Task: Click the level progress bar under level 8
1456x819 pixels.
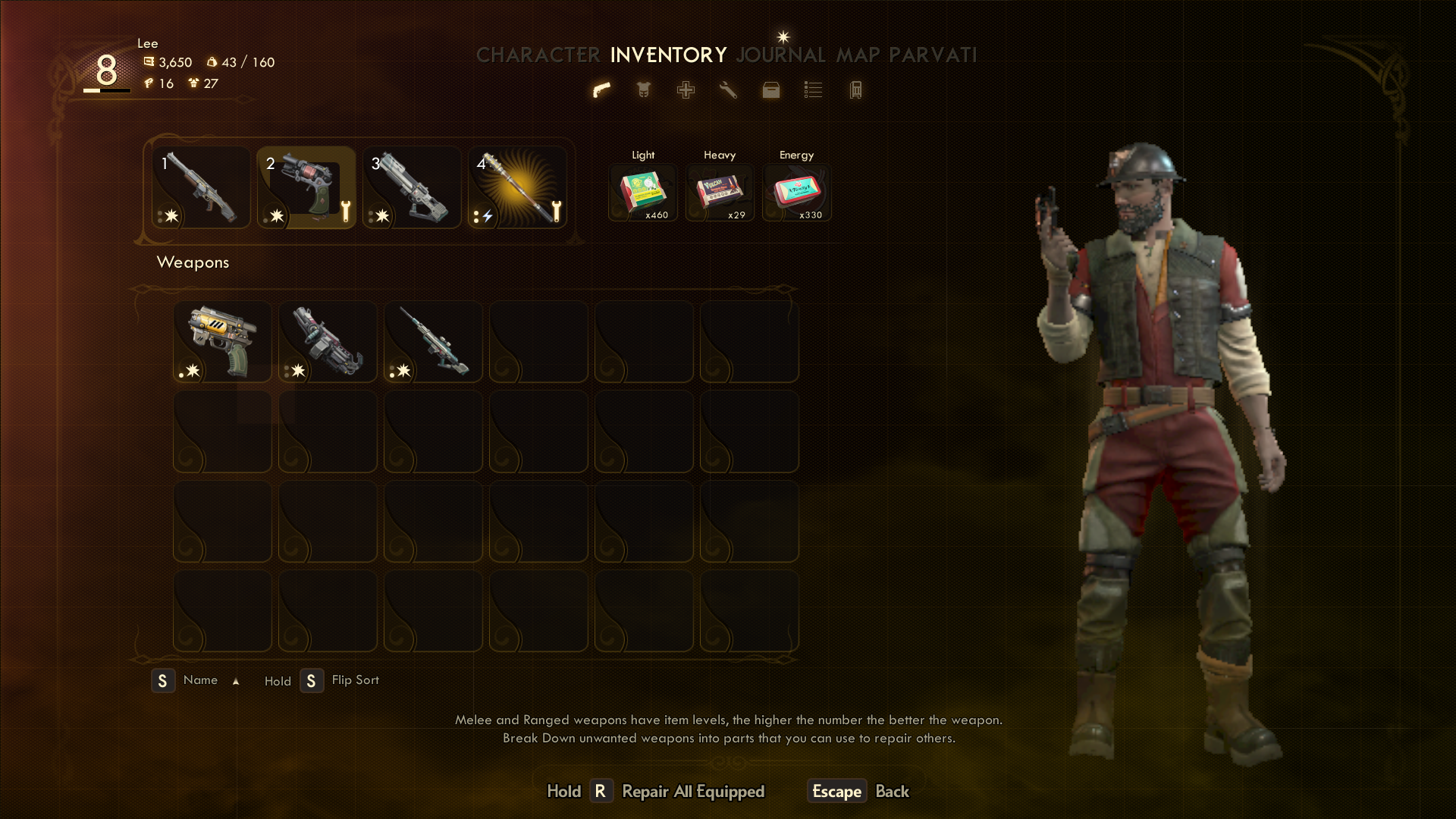Action: [x=105, y=90]
